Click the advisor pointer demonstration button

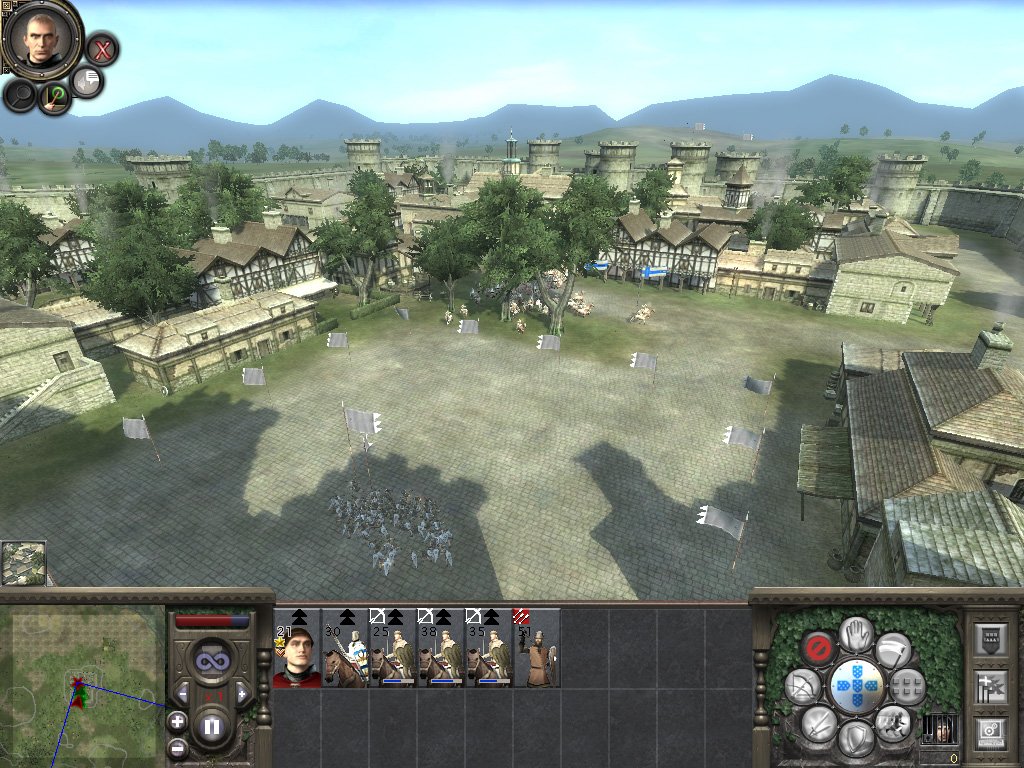point(54,96)
